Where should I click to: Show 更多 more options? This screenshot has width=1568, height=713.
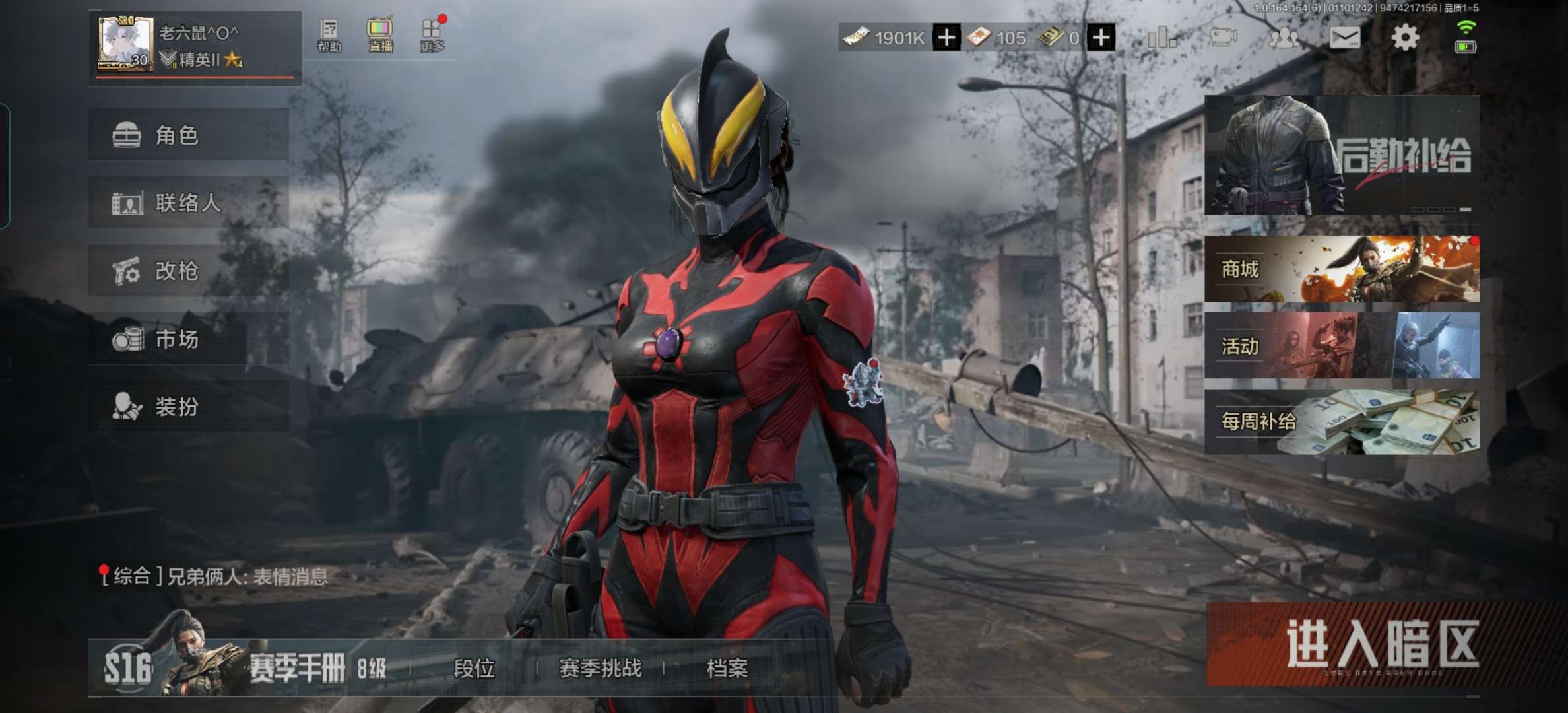[x=432, y=36]
